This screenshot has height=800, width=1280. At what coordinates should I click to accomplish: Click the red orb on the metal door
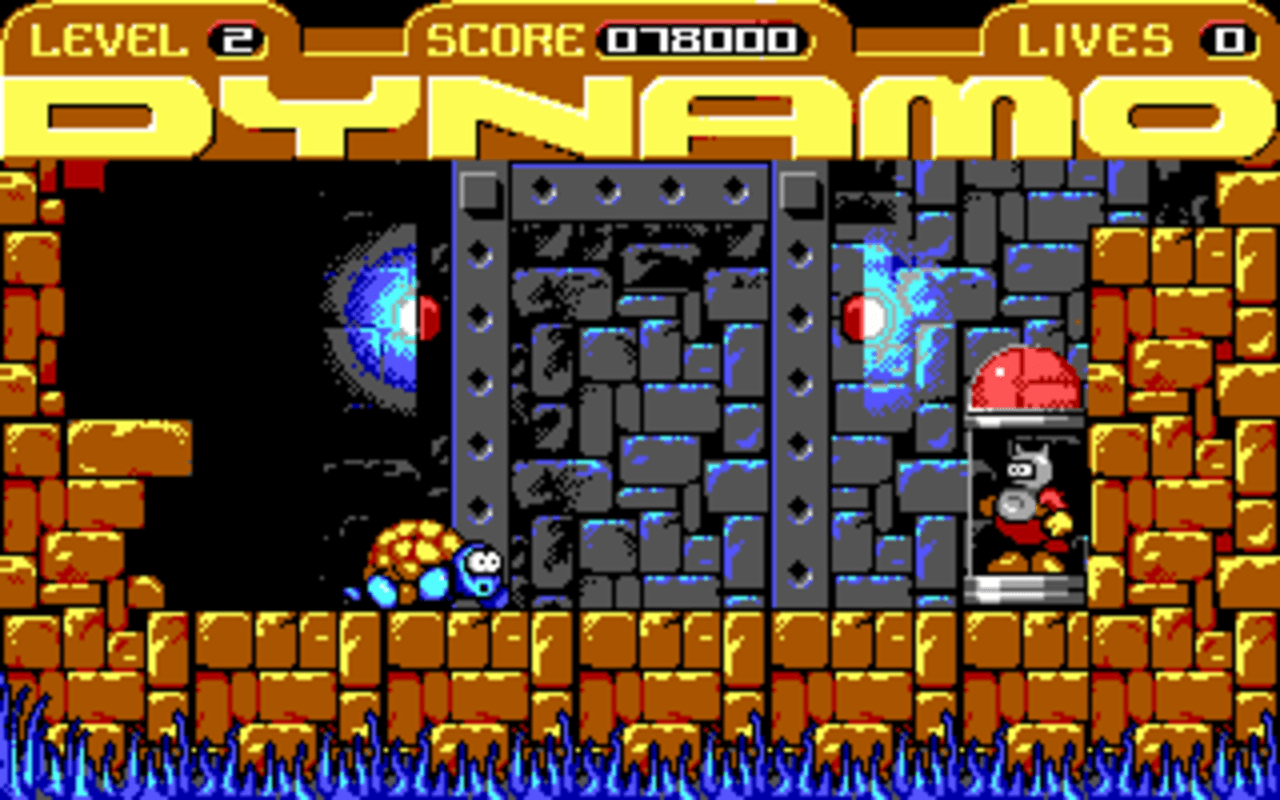(x=857, y=315)
